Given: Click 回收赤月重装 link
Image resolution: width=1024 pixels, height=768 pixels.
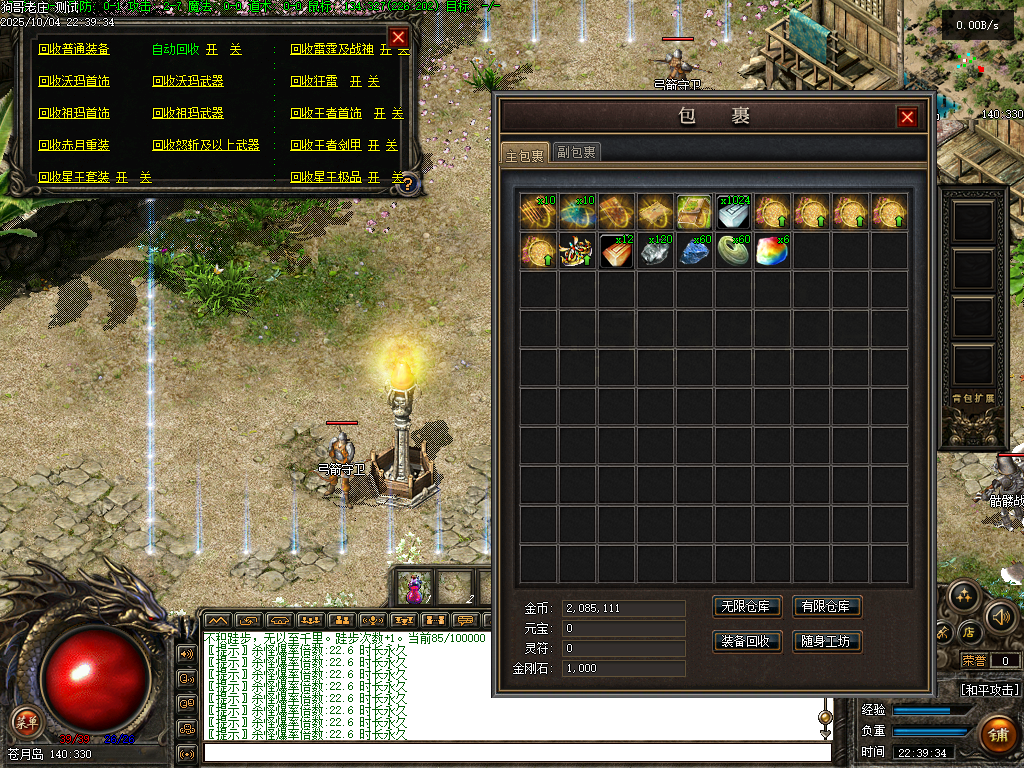Looking at the screenshot, I should click(x=74, y=145).
